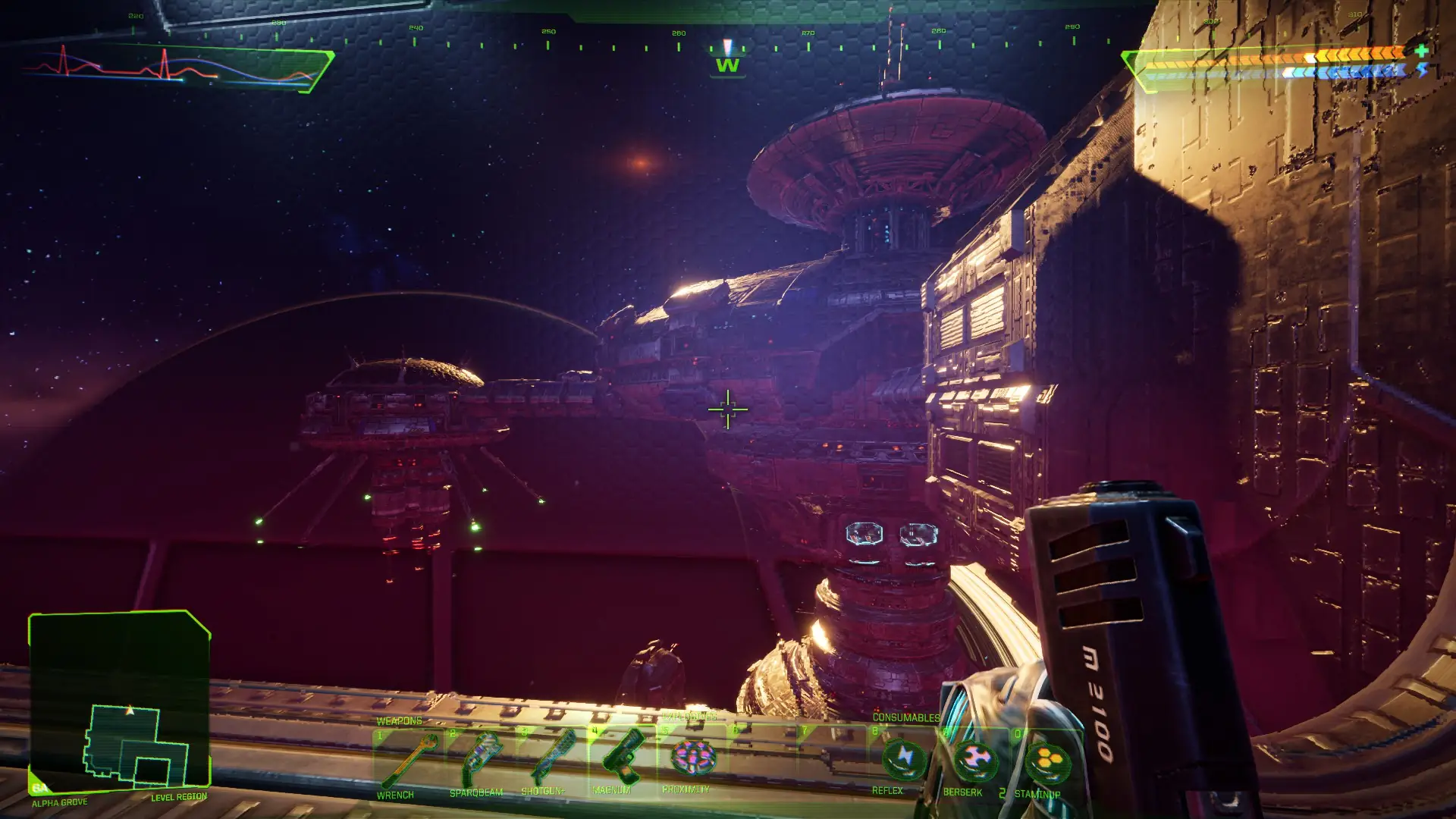The width and height of the screenshot is (1456, 819).
Task: Choose the Magnum pistol slot
Action: pyautogui.click(x=622, y=757)
